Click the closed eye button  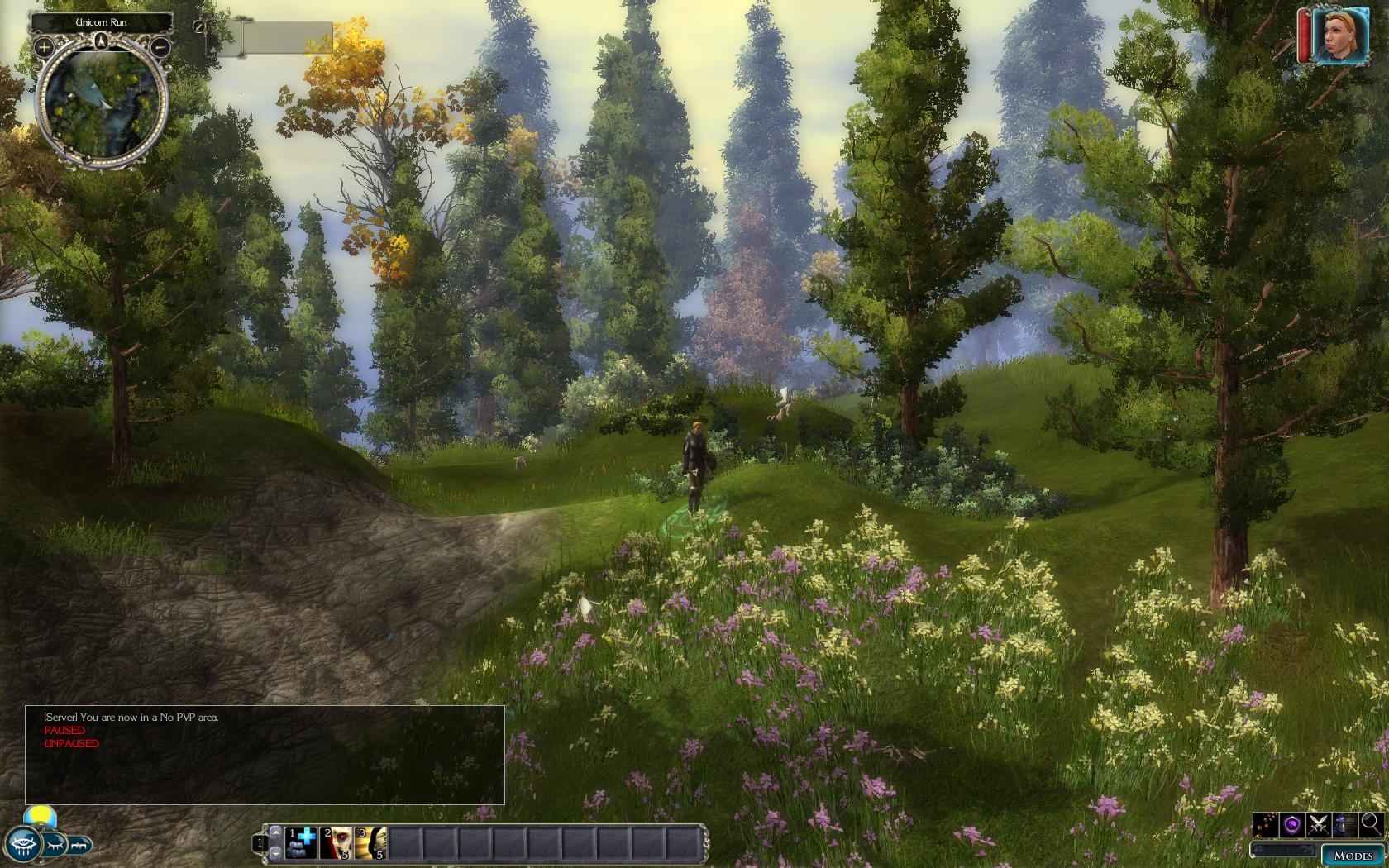(55, 845)
